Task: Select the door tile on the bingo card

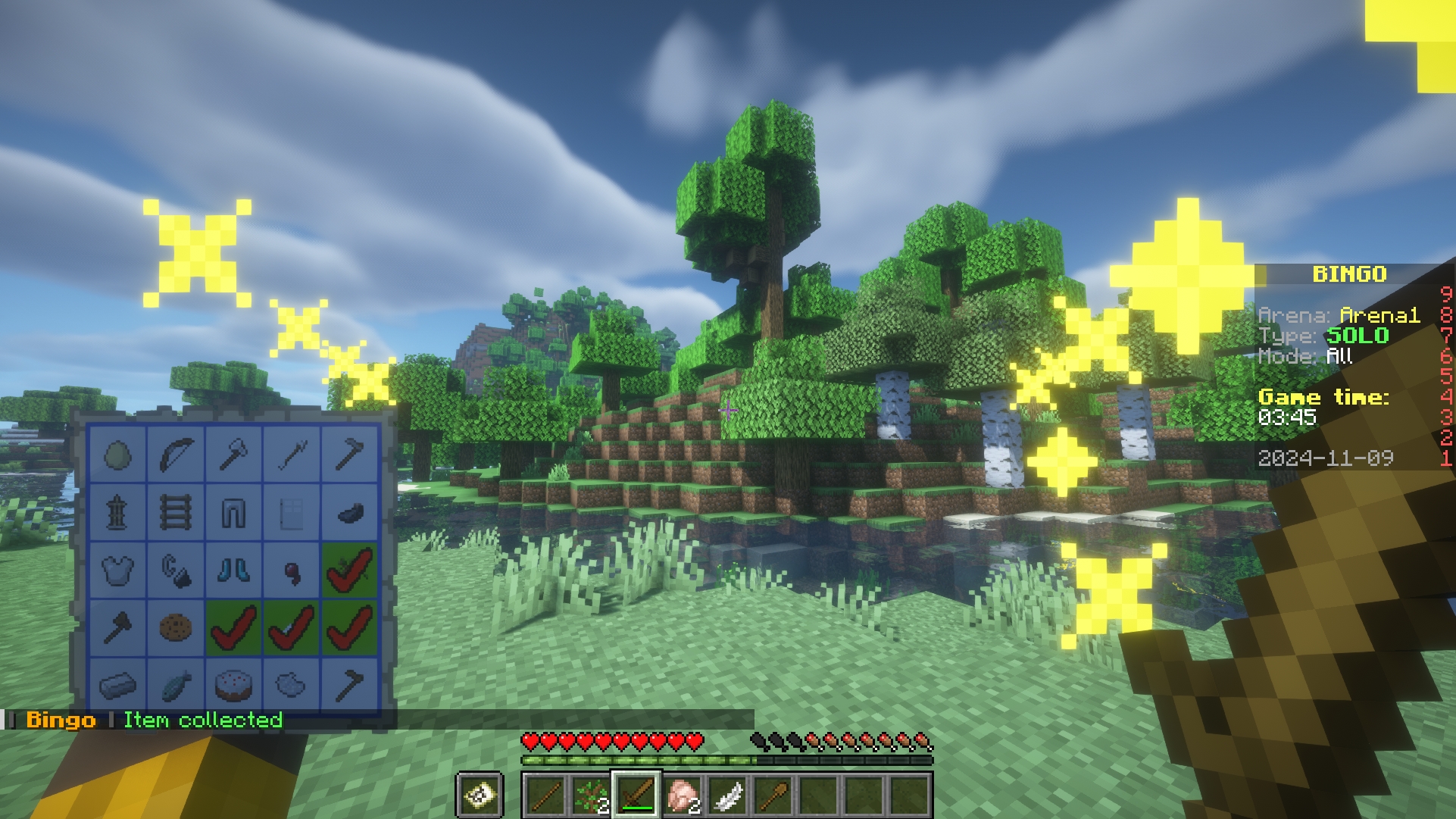Action: (x=291, y=512)
